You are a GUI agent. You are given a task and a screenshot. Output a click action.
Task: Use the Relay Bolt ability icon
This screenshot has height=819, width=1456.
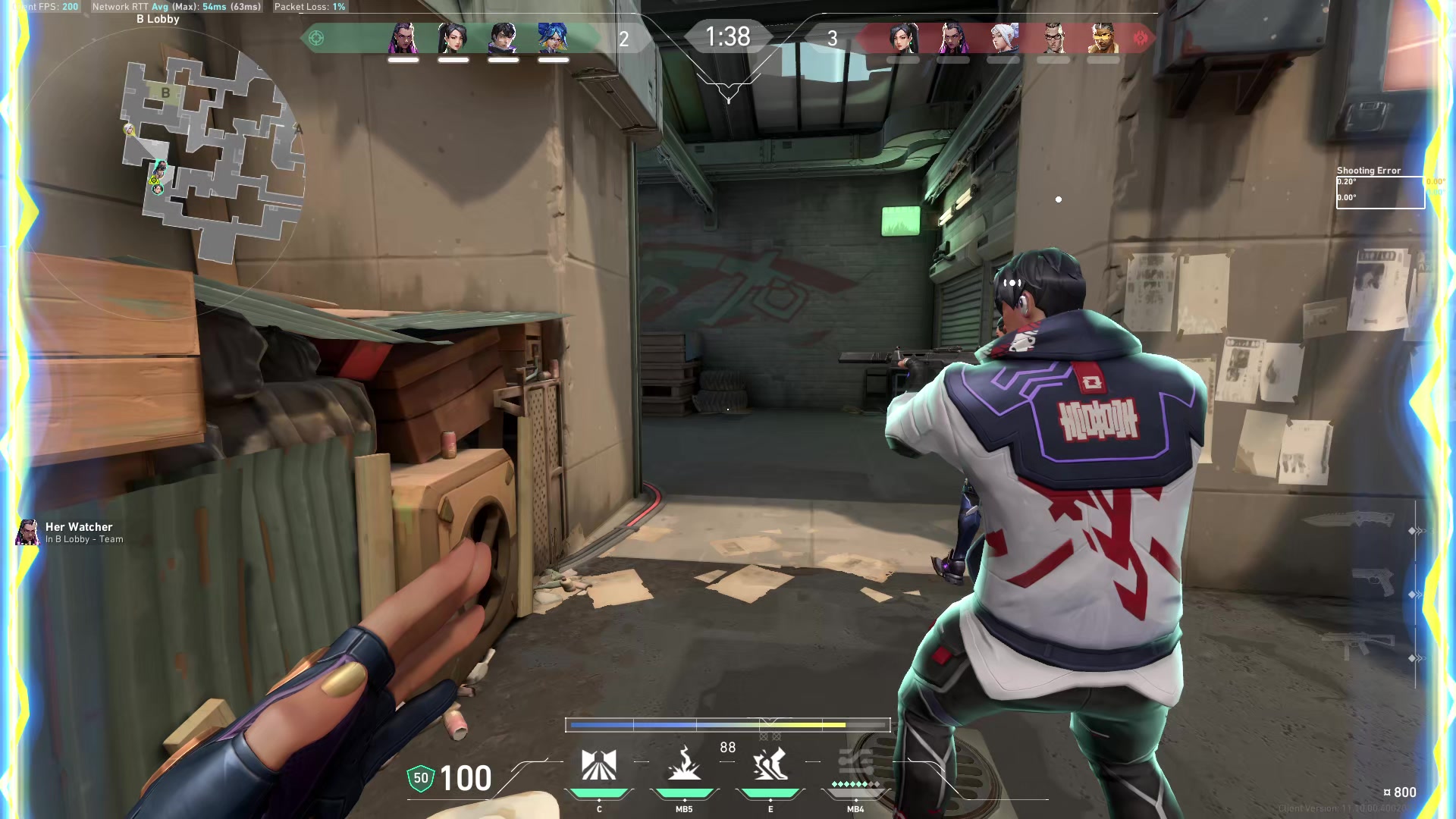[684, 764]
